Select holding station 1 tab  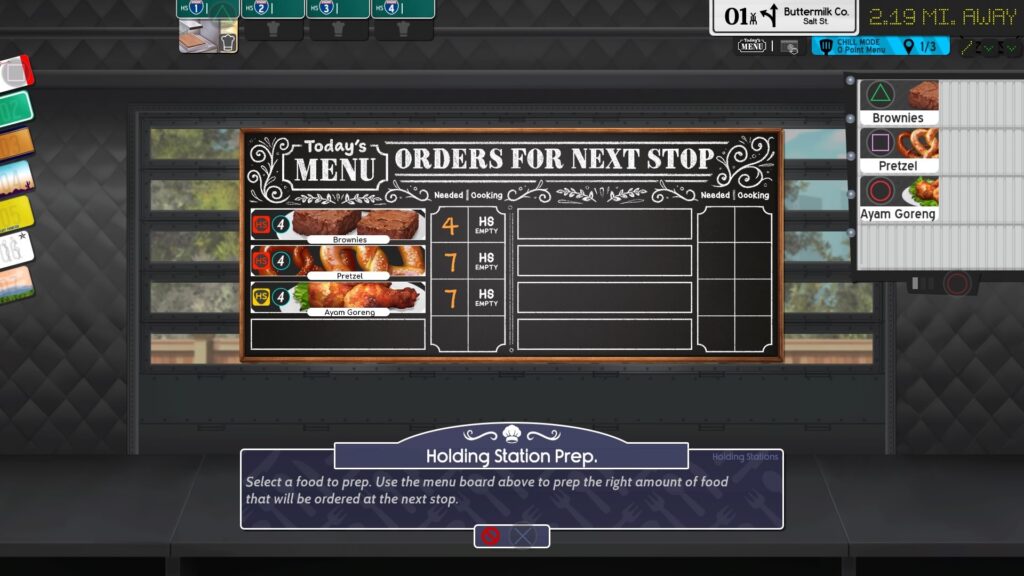[208, 9]
